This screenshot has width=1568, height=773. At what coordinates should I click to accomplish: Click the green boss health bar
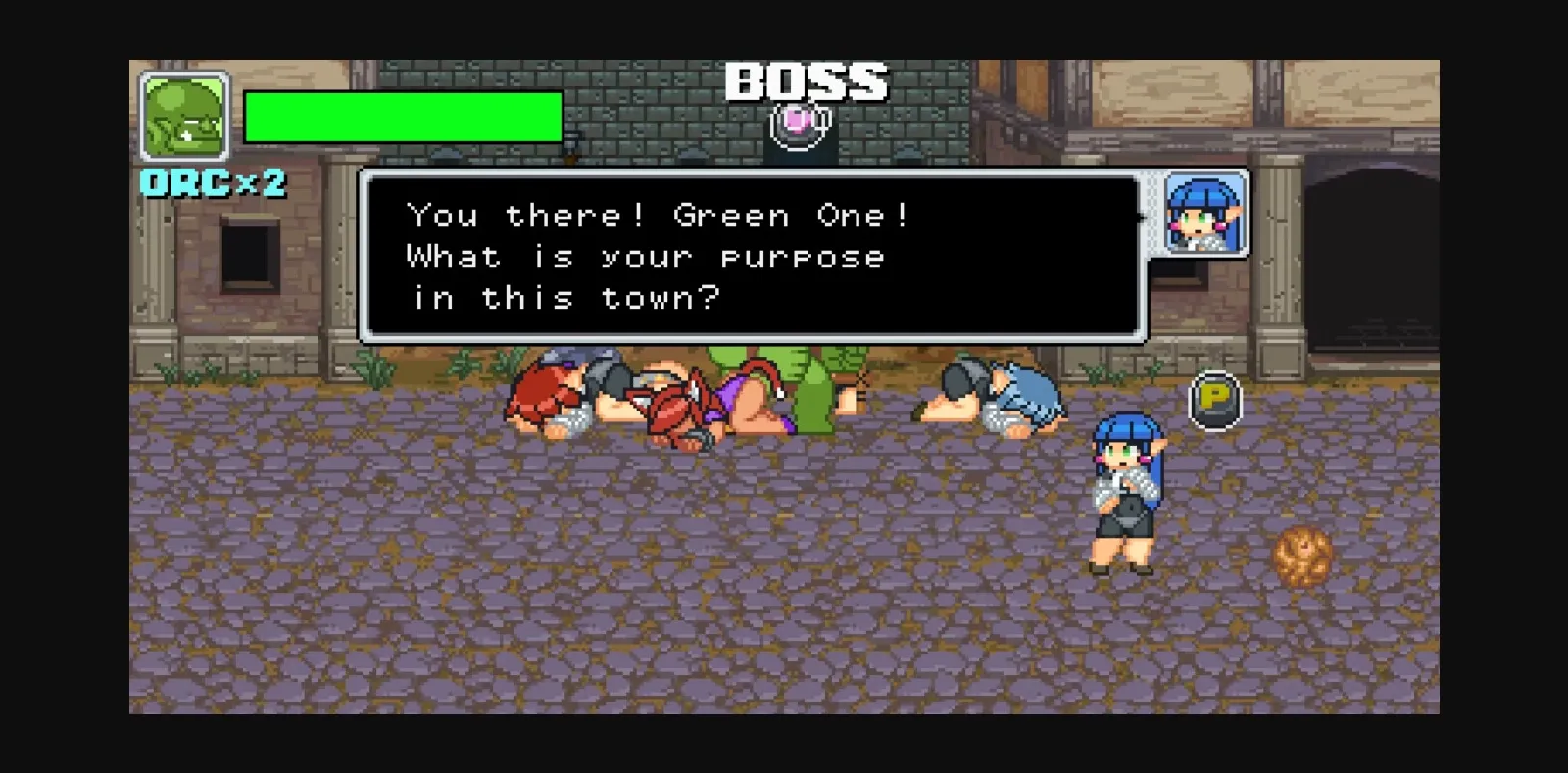404,118
